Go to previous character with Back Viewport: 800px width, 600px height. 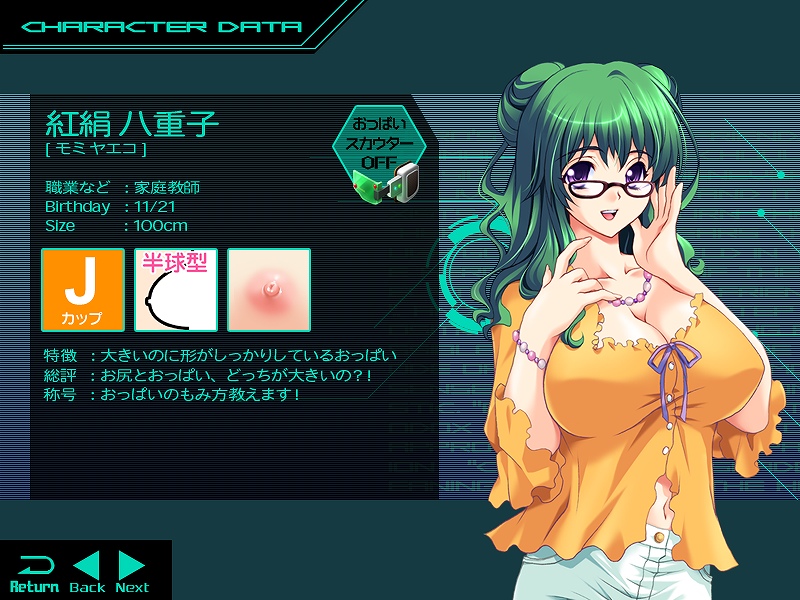87,572
